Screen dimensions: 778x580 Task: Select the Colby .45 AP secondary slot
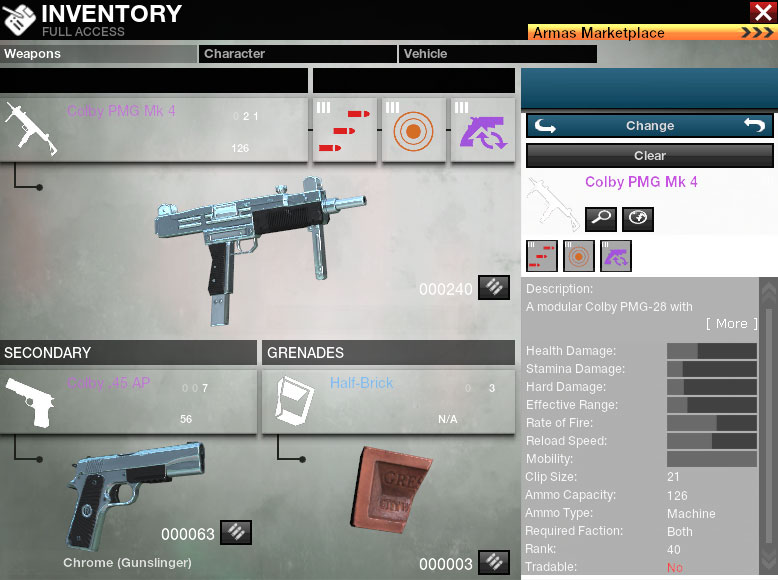[x=128, y=402]
